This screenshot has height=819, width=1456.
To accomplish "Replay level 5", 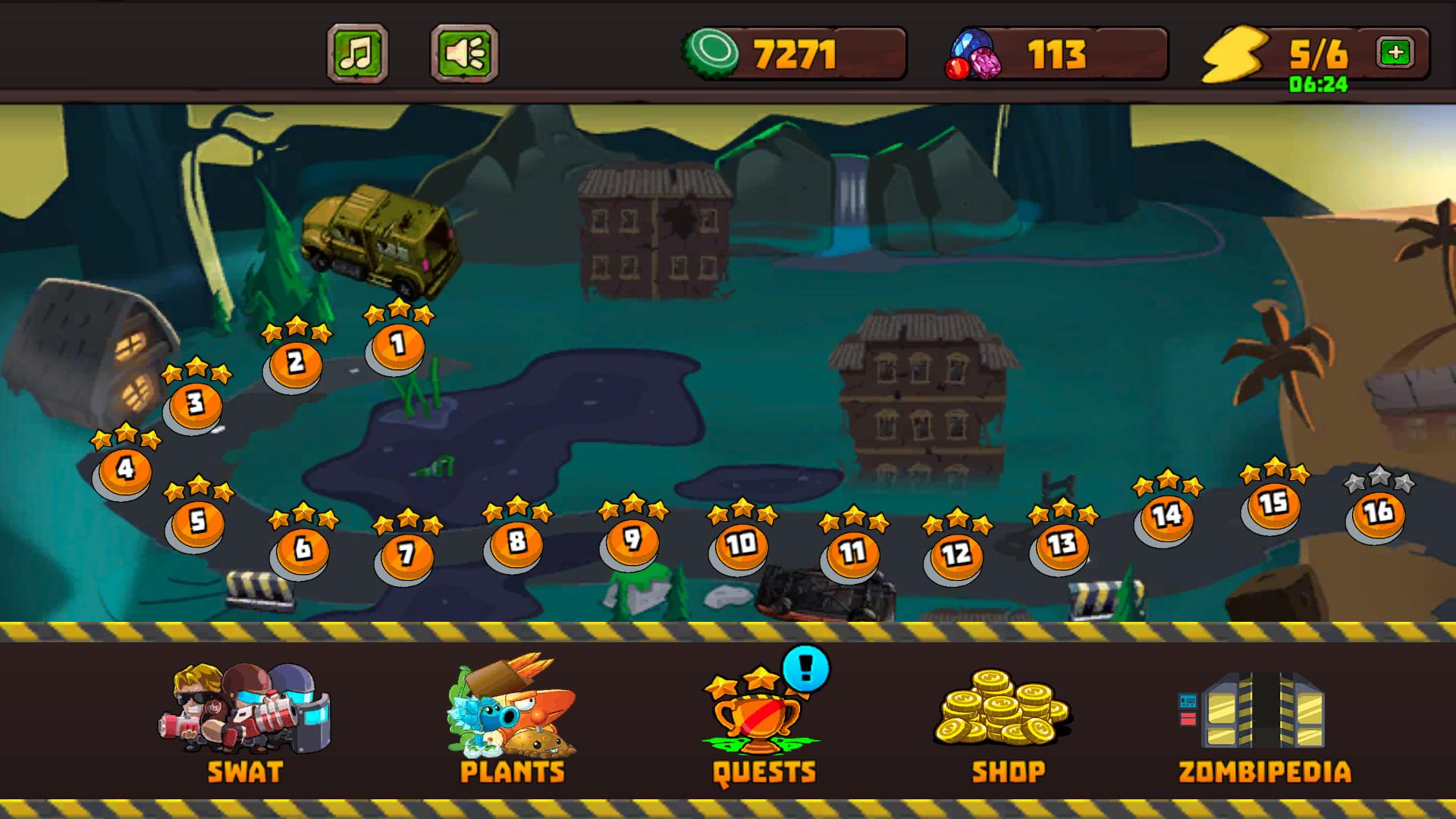I will tap(196, 519).
